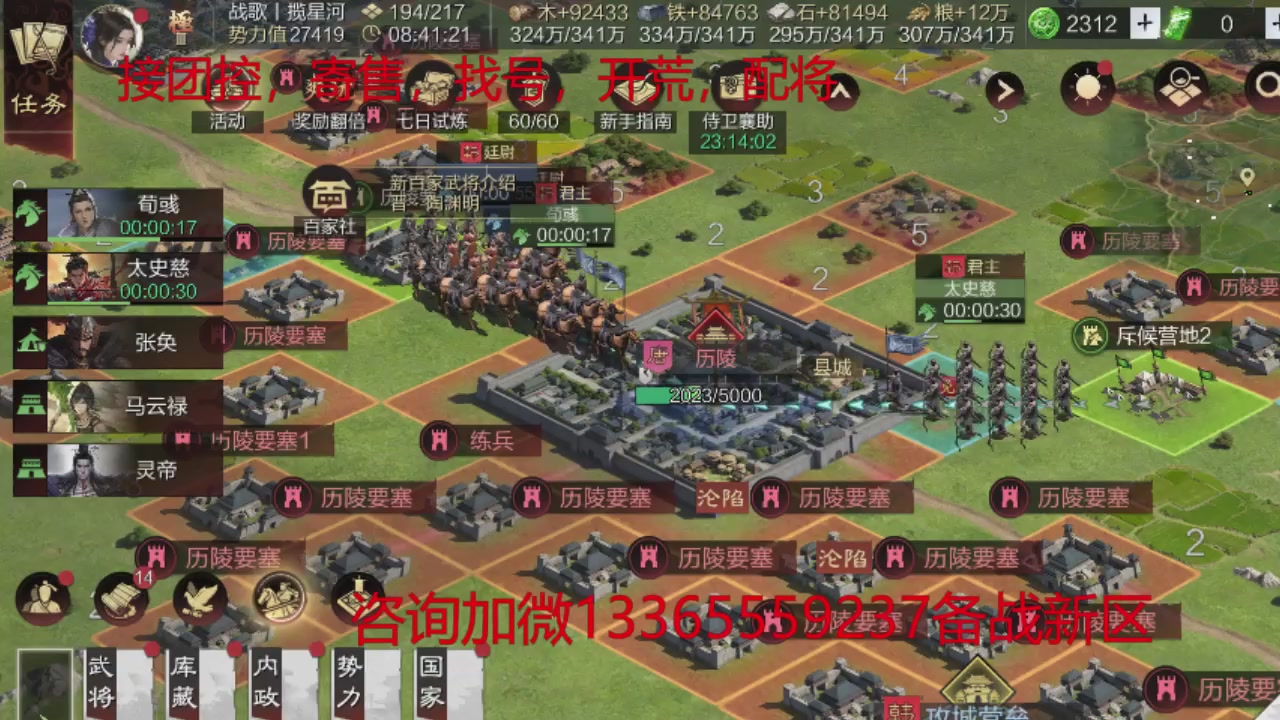The height and width of the screenshot is (720, 1280).
Task: Expand the left-pointing chevron near the minimap
Action: coord(840,90)
